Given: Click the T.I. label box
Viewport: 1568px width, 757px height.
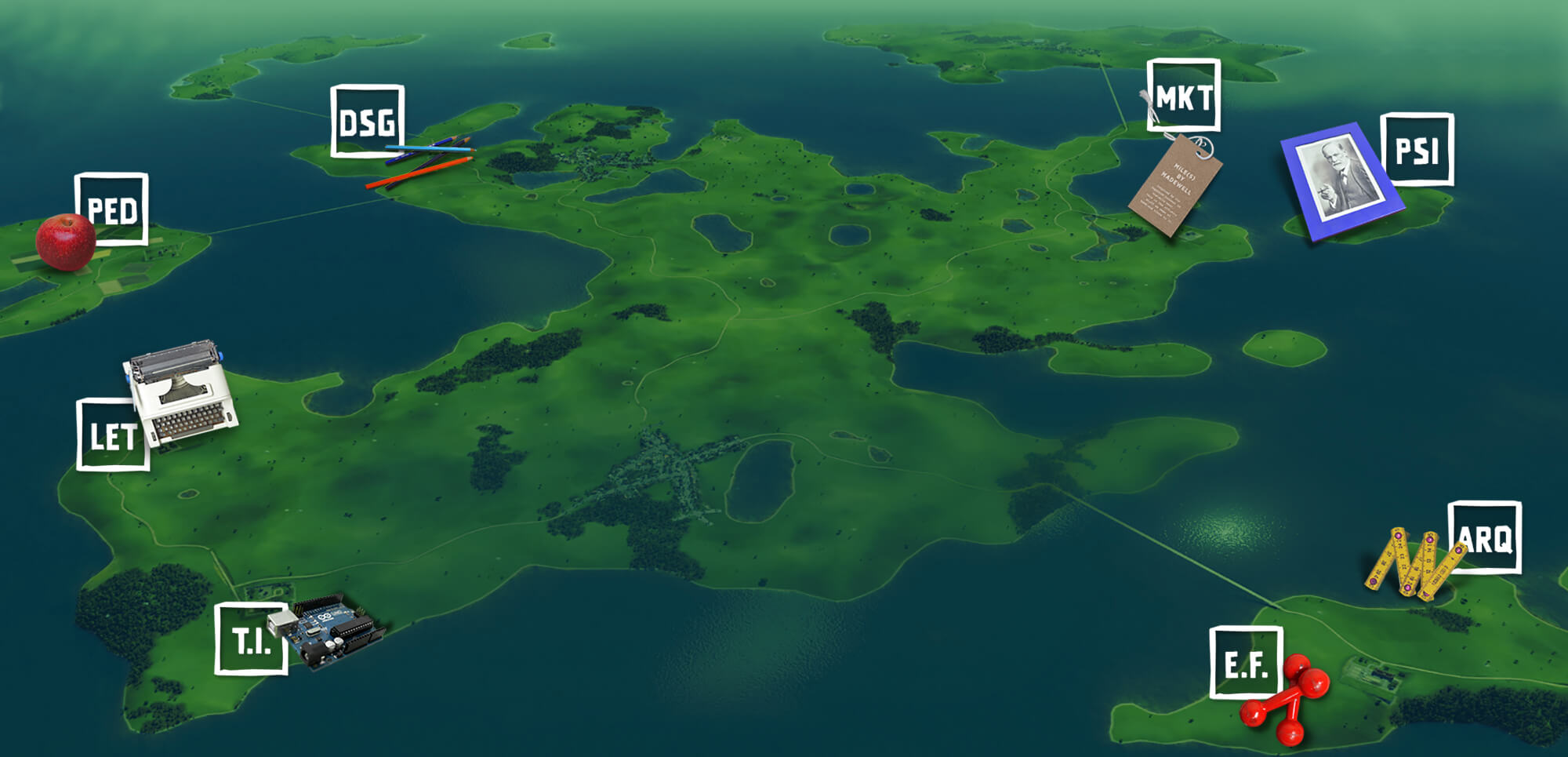Looking at the screenshot, I should (251, 639).
